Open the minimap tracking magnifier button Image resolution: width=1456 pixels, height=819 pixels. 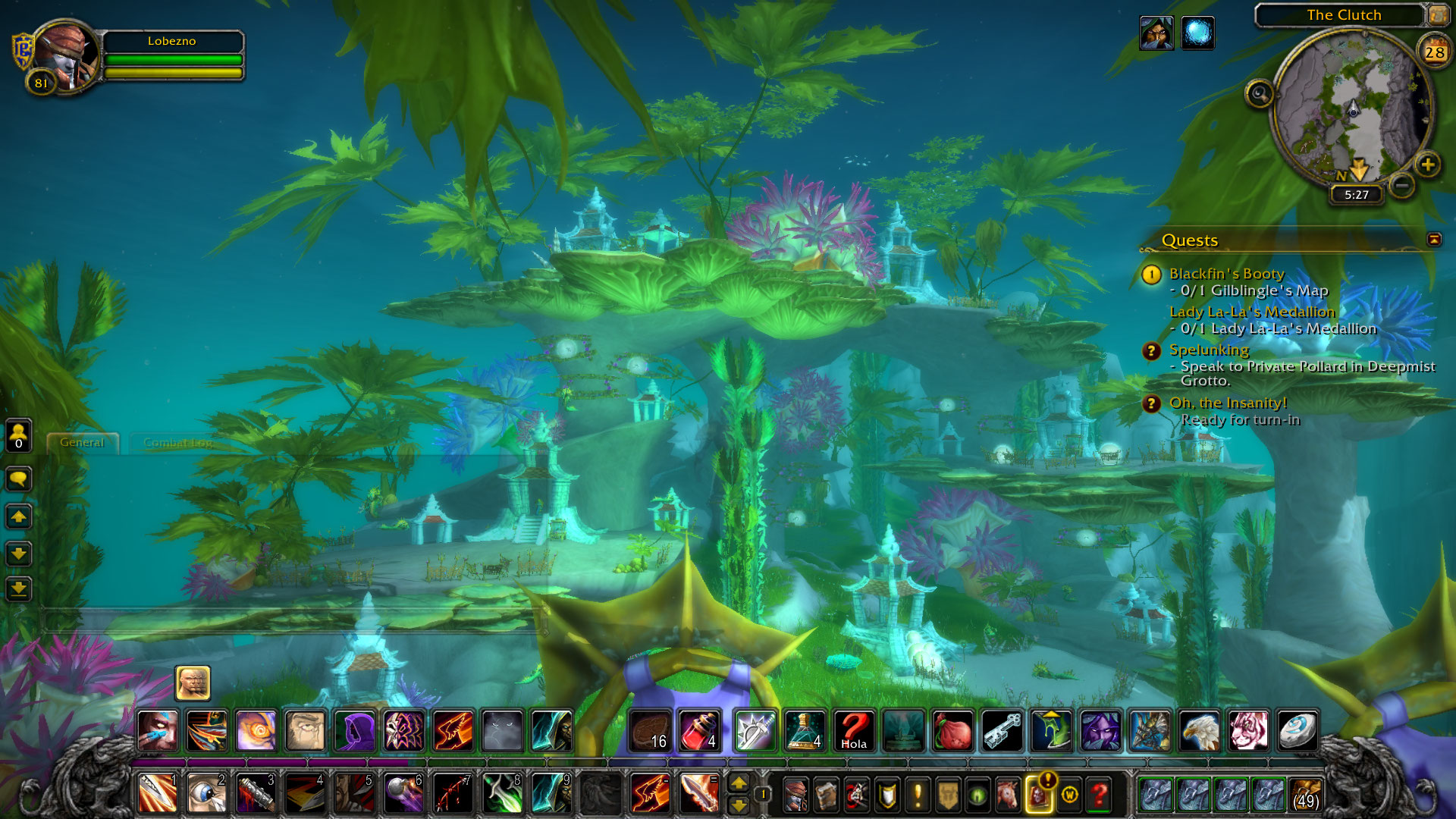pos(1259,94)
